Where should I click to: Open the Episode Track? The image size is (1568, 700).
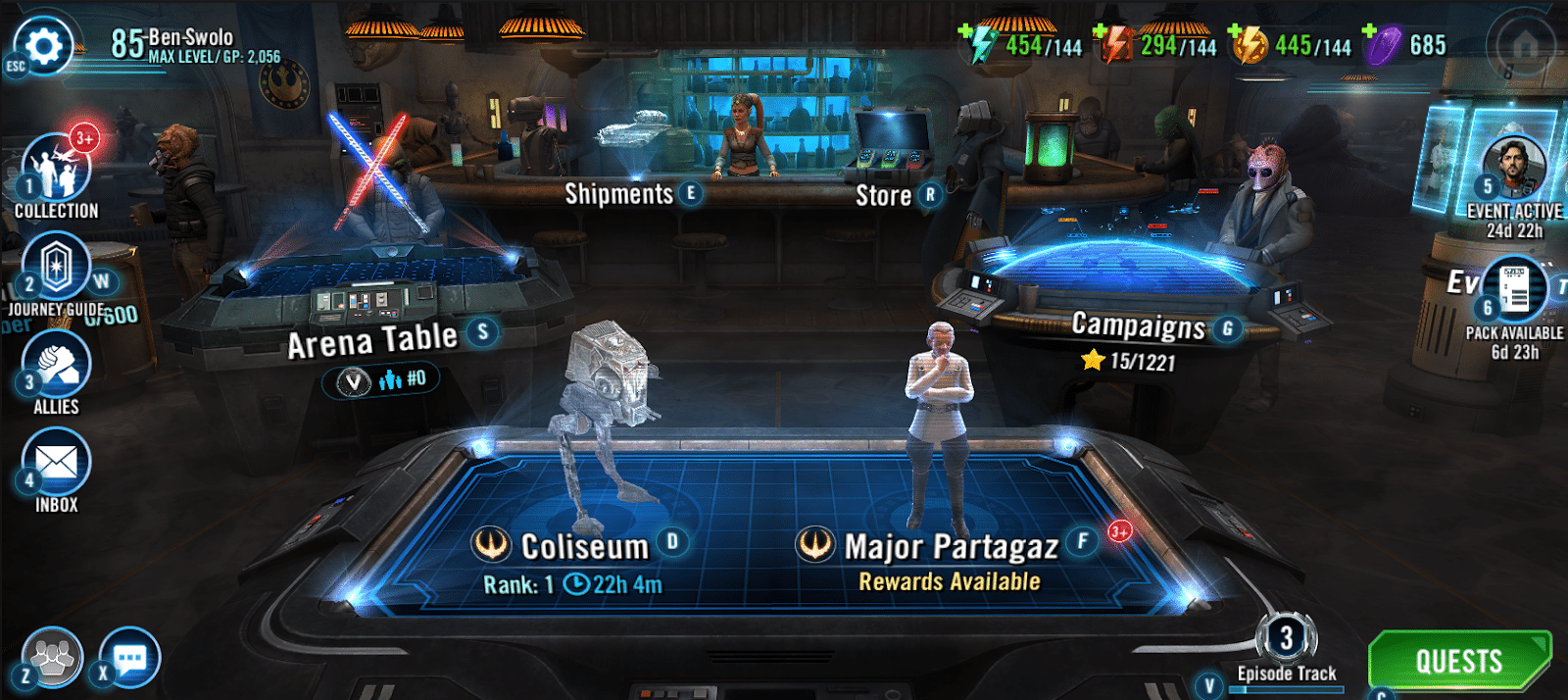1287,647
